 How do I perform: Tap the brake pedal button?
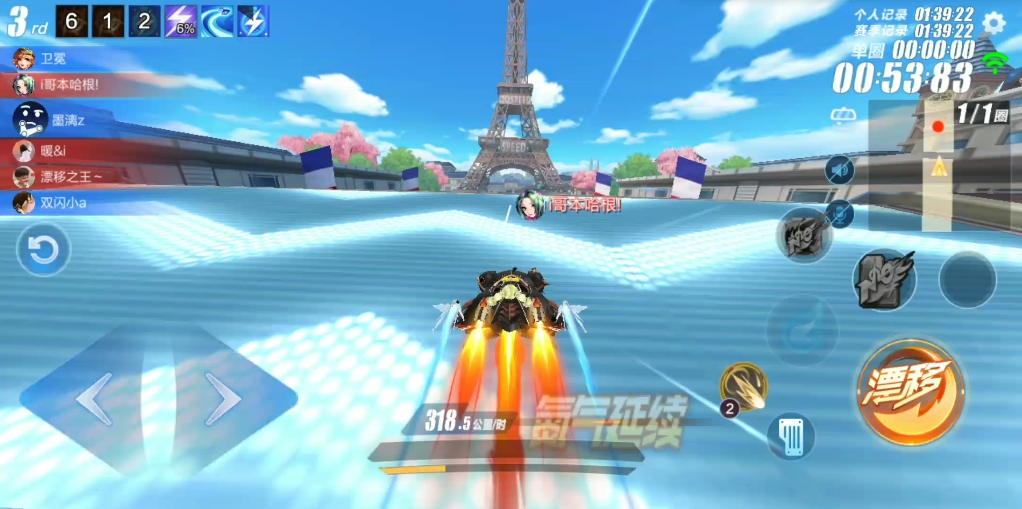791,437
